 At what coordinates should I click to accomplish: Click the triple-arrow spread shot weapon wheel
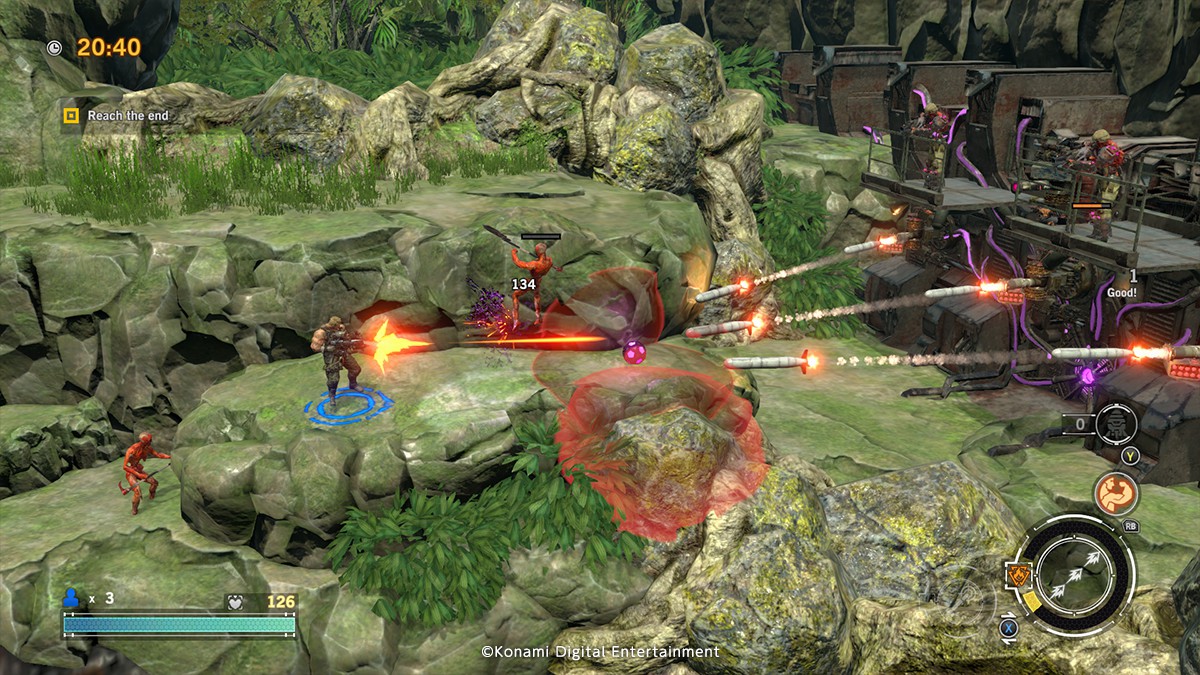(1076, 572)
